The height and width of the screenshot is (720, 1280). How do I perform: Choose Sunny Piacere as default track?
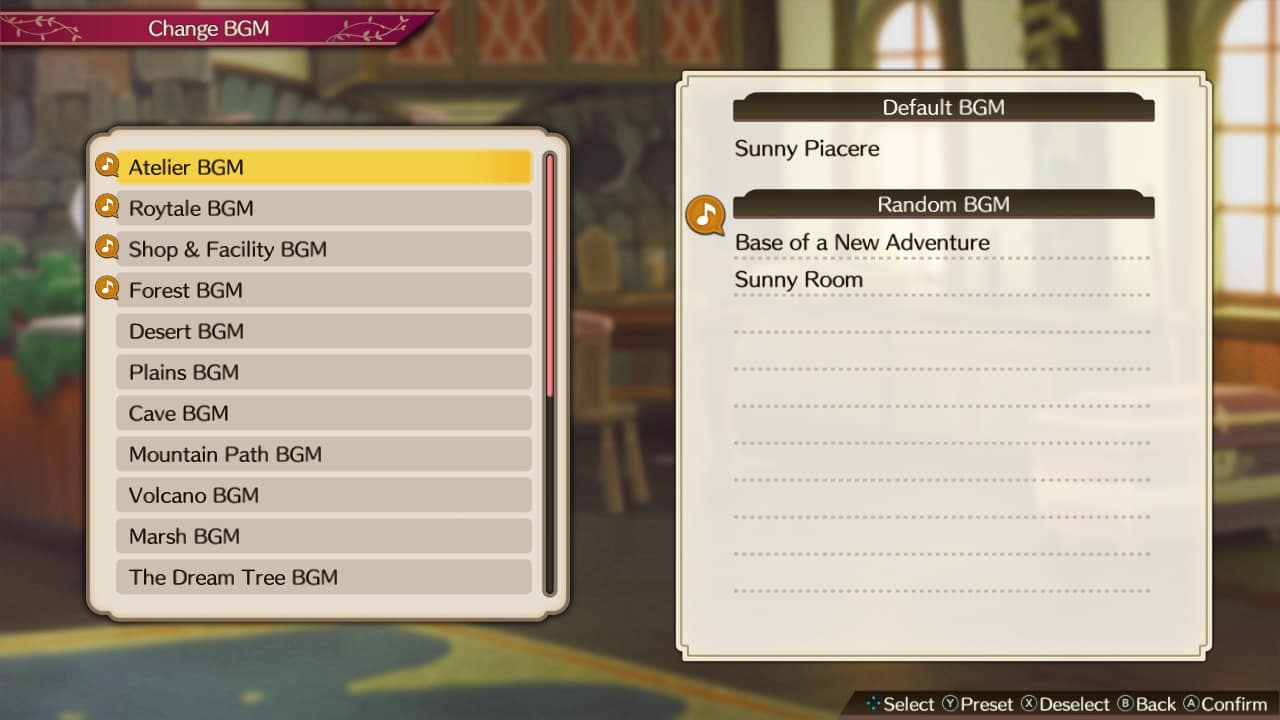pyautogui.click(x=806, y=148)
